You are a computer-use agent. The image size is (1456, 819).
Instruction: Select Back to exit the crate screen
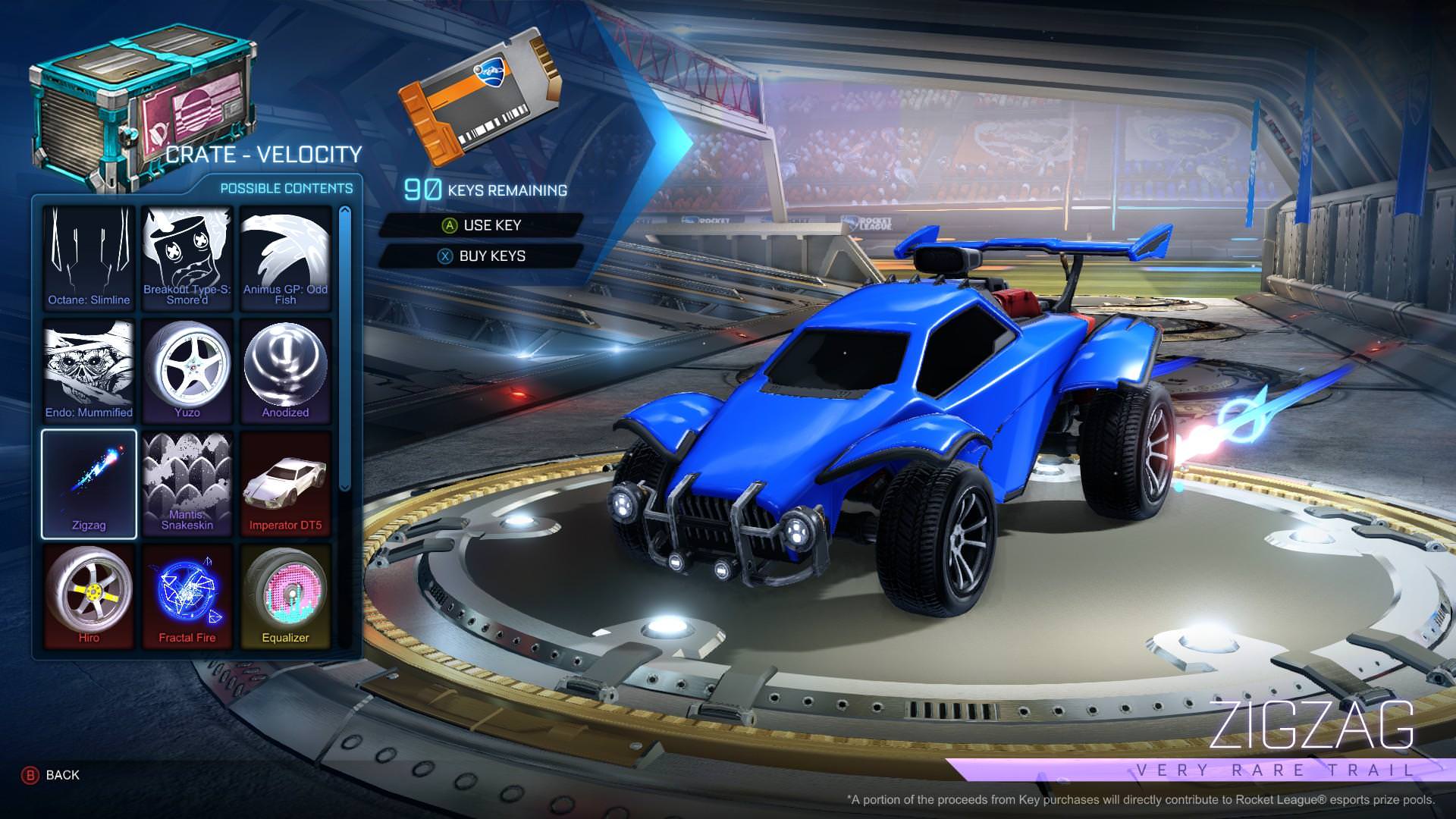(x=45, y=775)
